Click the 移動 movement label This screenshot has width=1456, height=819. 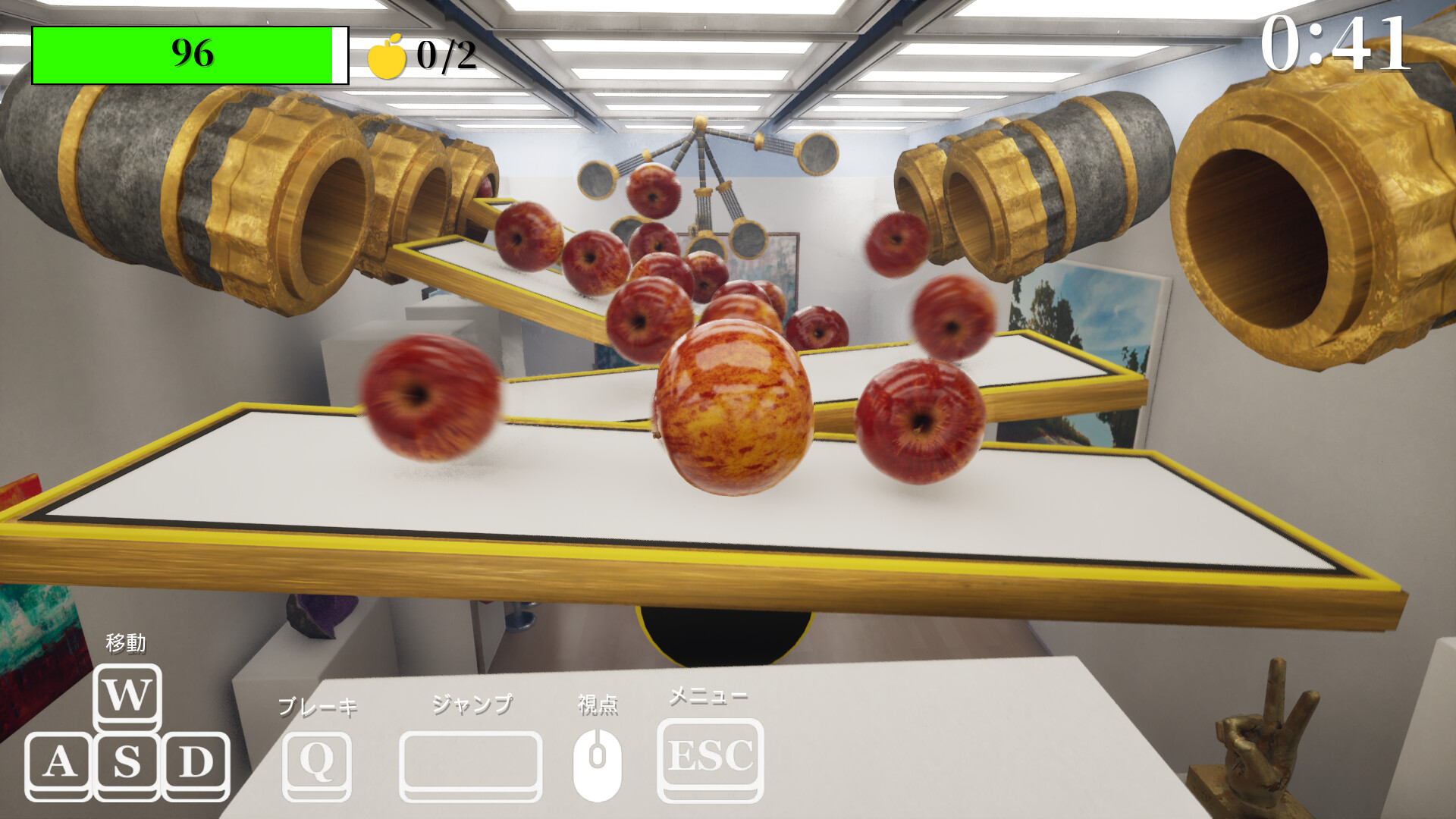point(127,641)
